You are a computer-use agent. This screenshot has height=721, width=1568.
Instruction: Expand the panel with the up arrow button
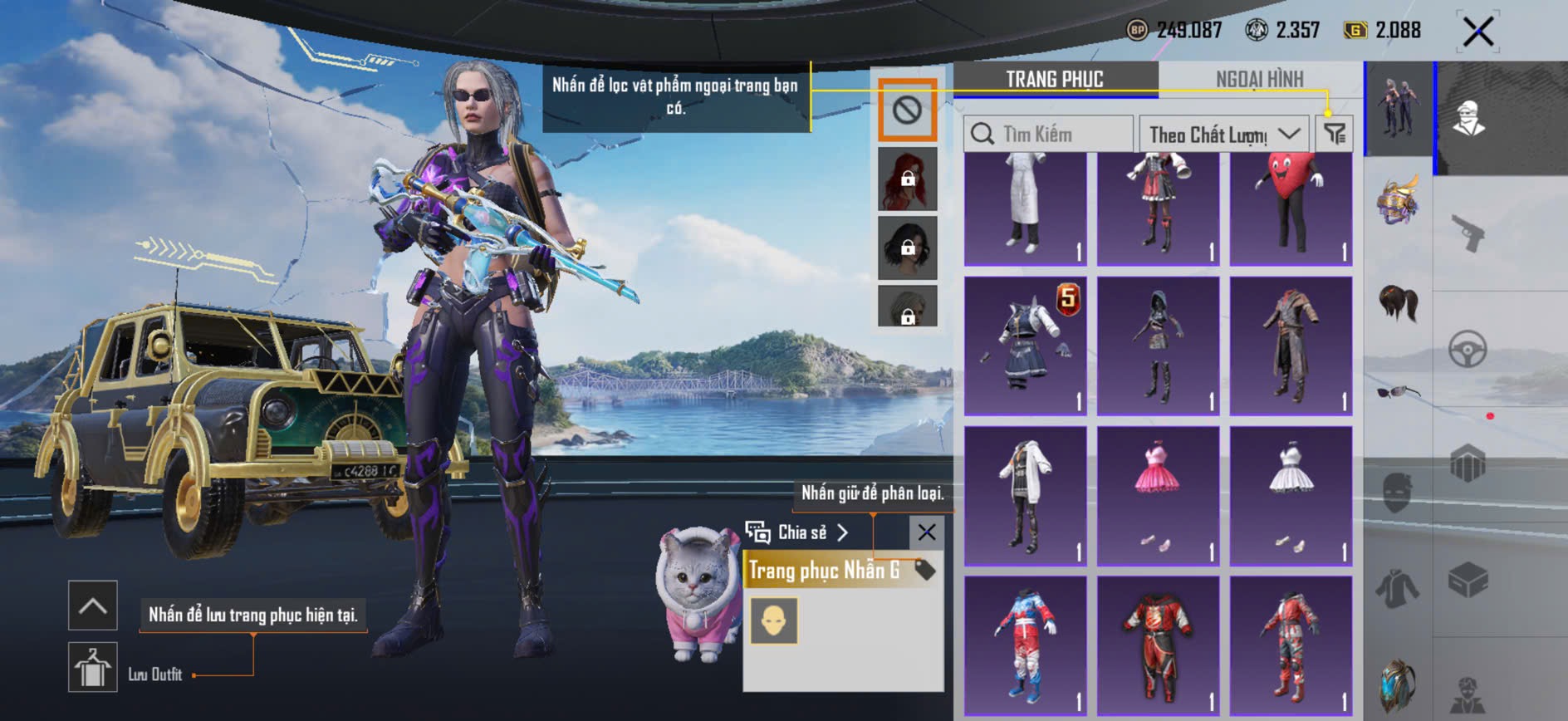tap(92, 606)
